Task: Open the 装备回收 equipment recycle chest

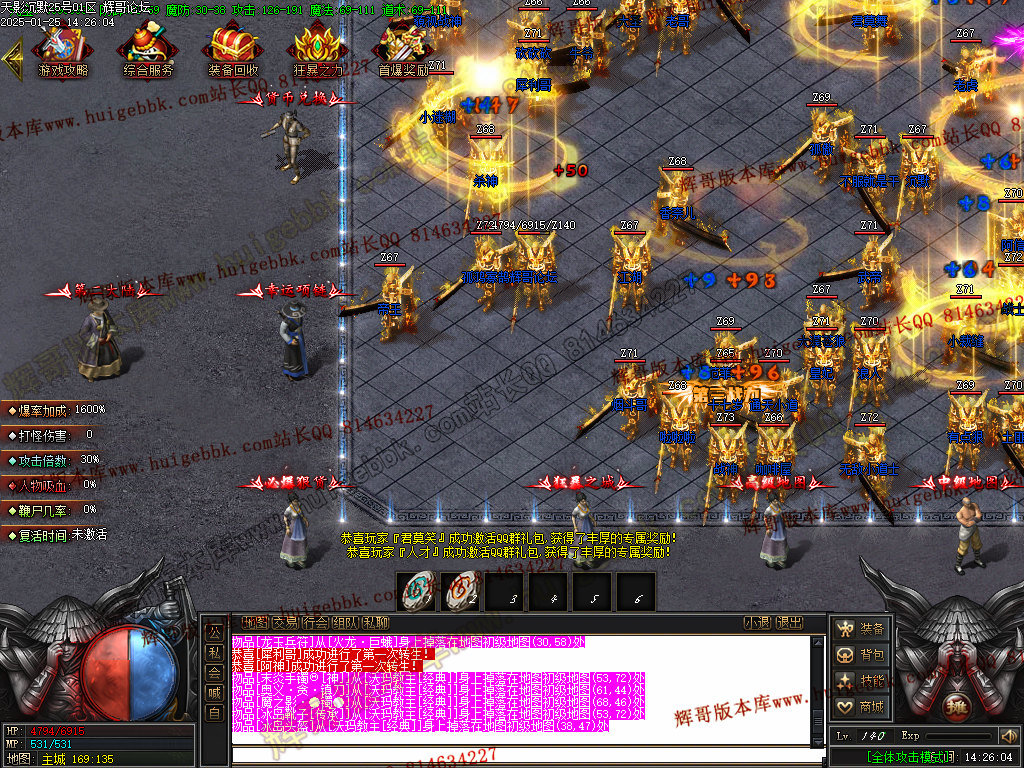Action: [233, 48]
